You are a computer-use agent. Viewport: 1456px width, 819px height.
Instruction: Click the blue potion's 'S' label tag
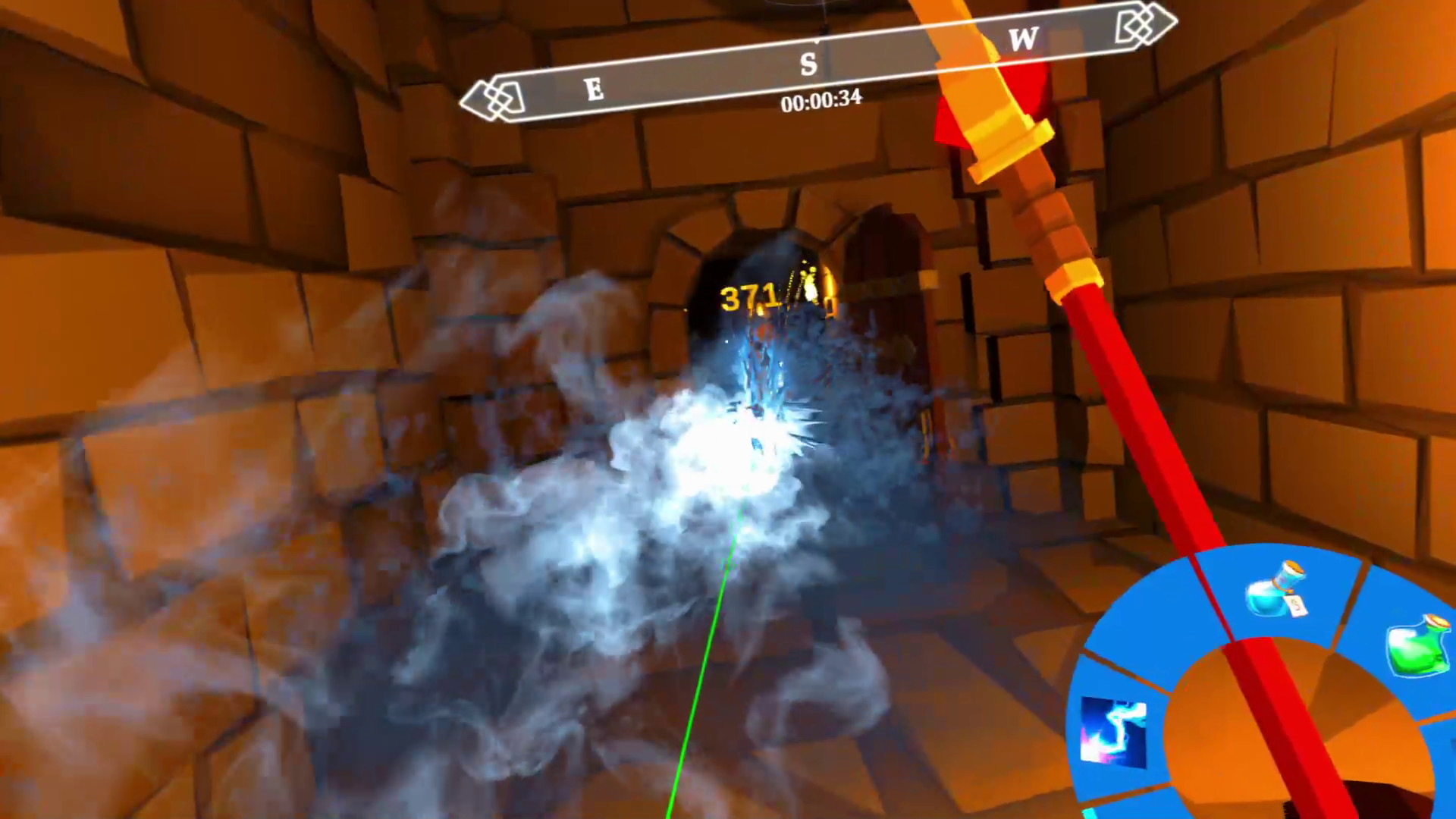(1298, 607)
